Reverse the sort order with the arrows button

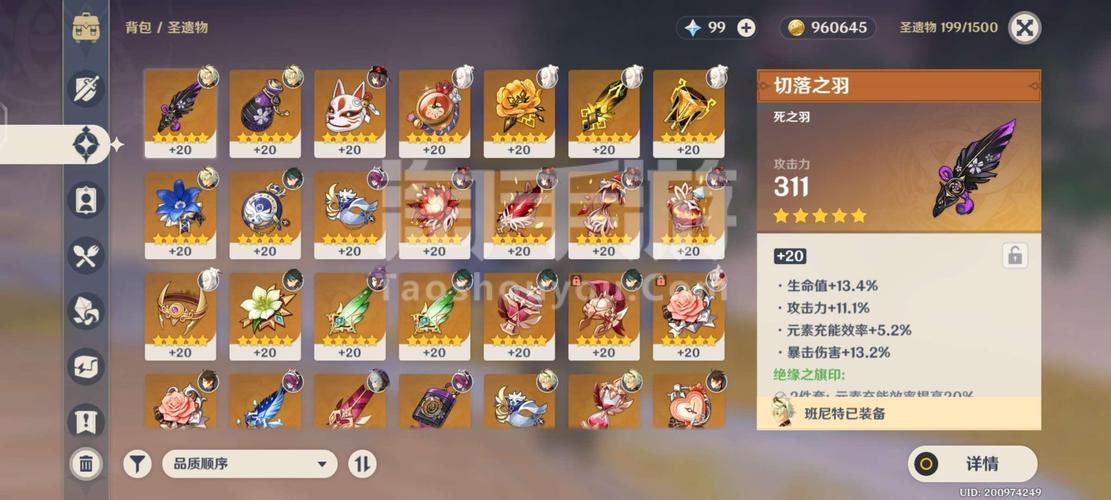[362, 464]
